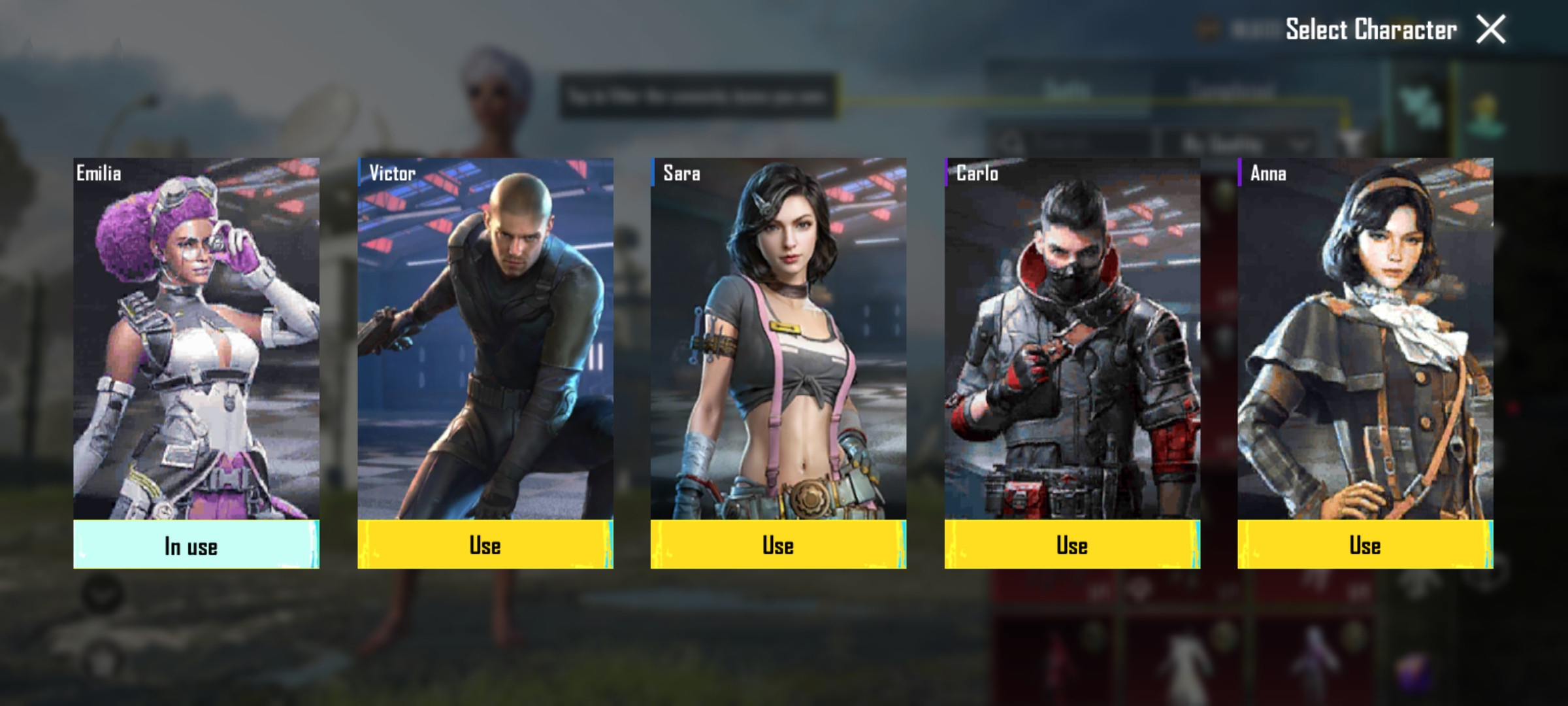Viewport: 1568px width, 706px height.
Task: Use Victor as your character
Action: (x=485, y=545)
